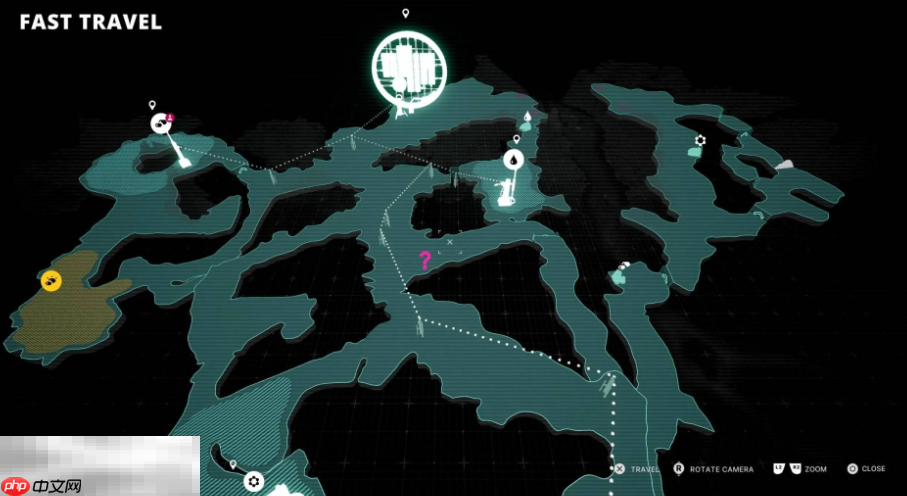The image size is (907, 496).
Task: Select the yellow circular marker on the yellow zone
Action: click(x=50, y=281)
